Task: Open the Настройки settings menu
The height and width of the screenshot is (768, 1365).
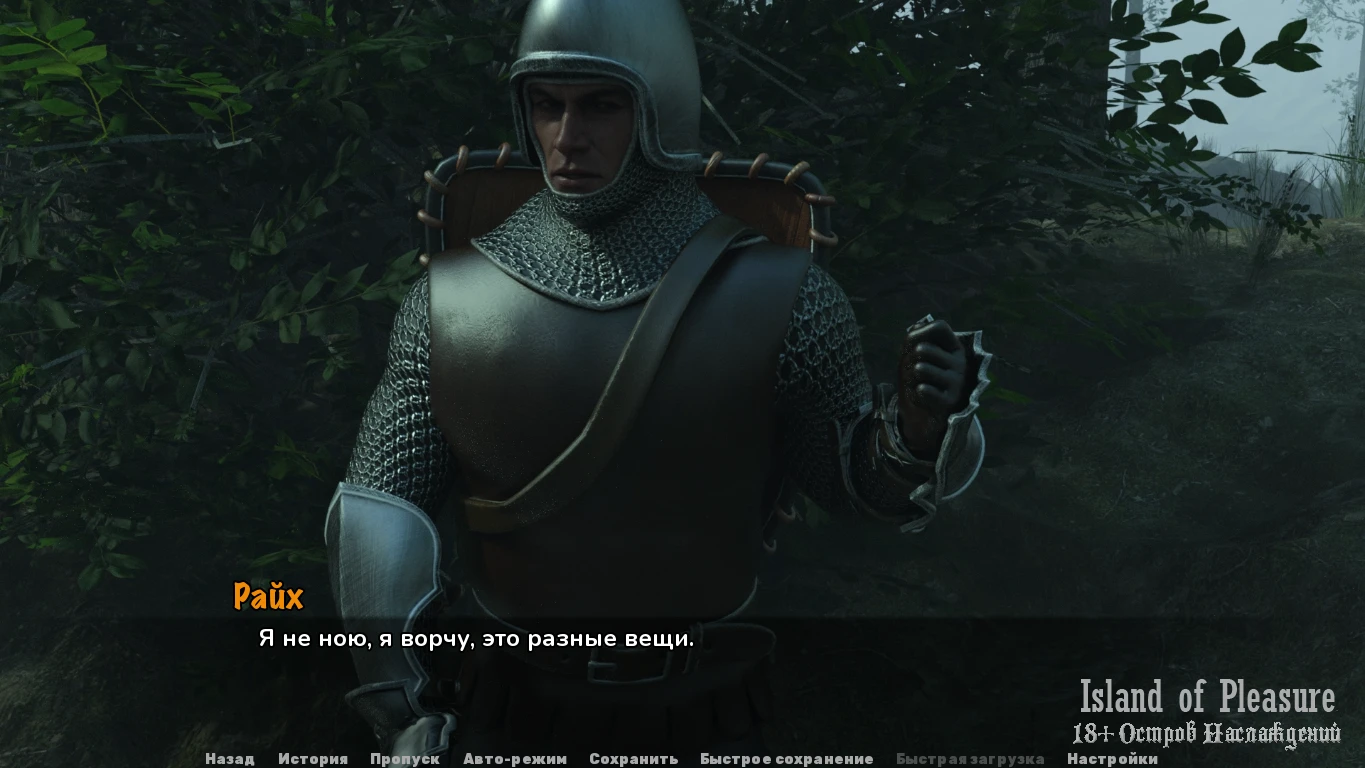Action: click(x=1112, y=759)
